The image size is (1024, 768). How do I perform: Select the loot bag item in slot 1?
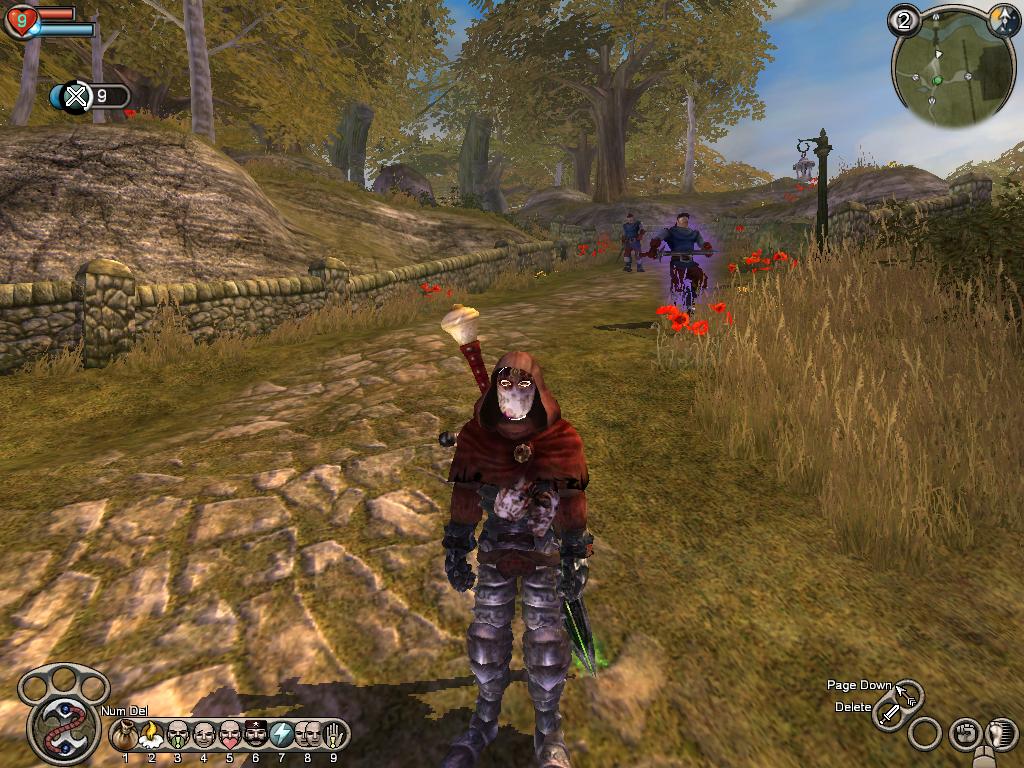pyautogui.click(x=126, y=736)
